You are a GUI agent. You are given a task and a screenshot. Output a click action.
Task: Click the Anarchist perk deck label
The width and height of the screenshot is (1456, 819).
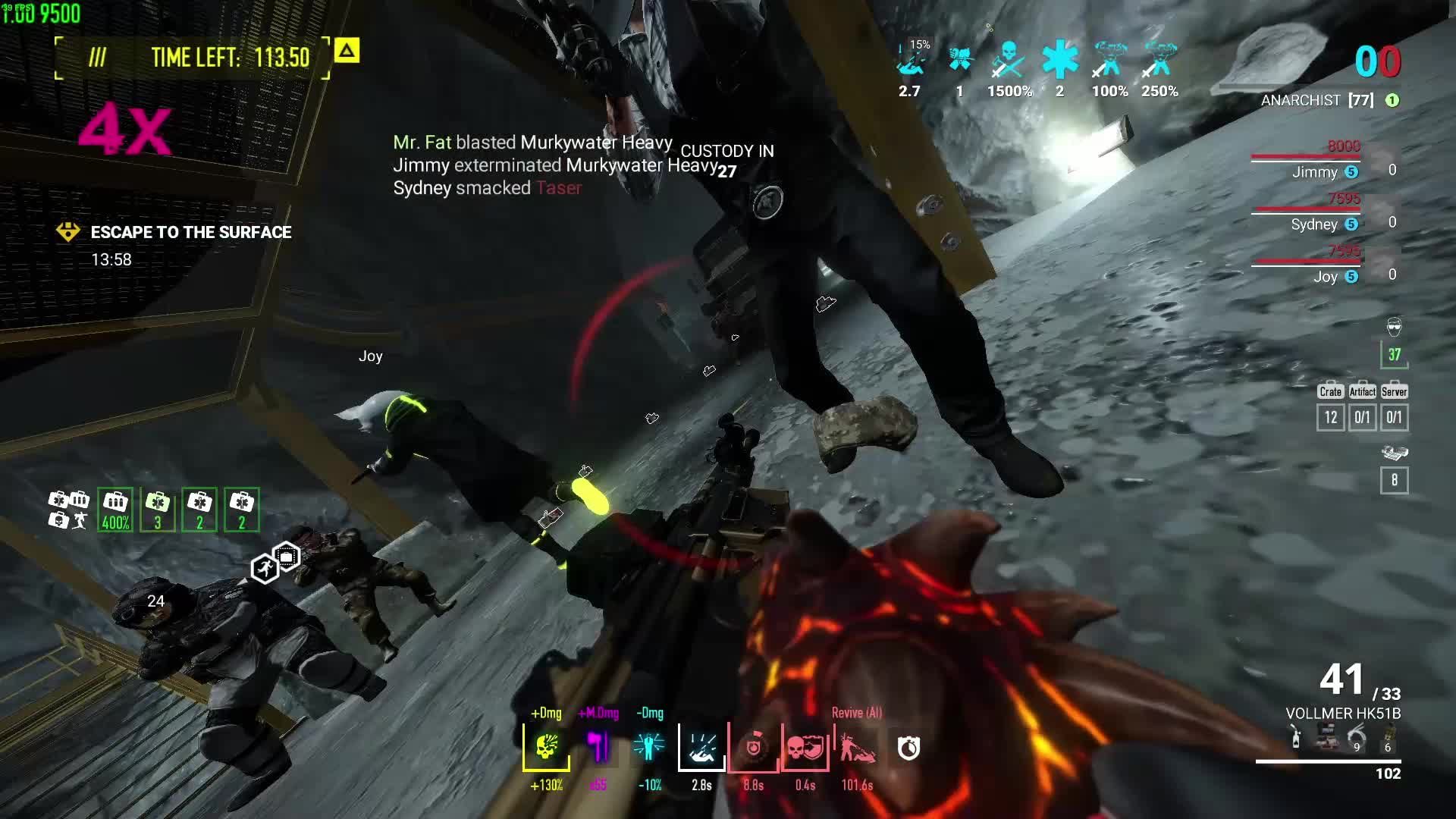click(1301, 100)
